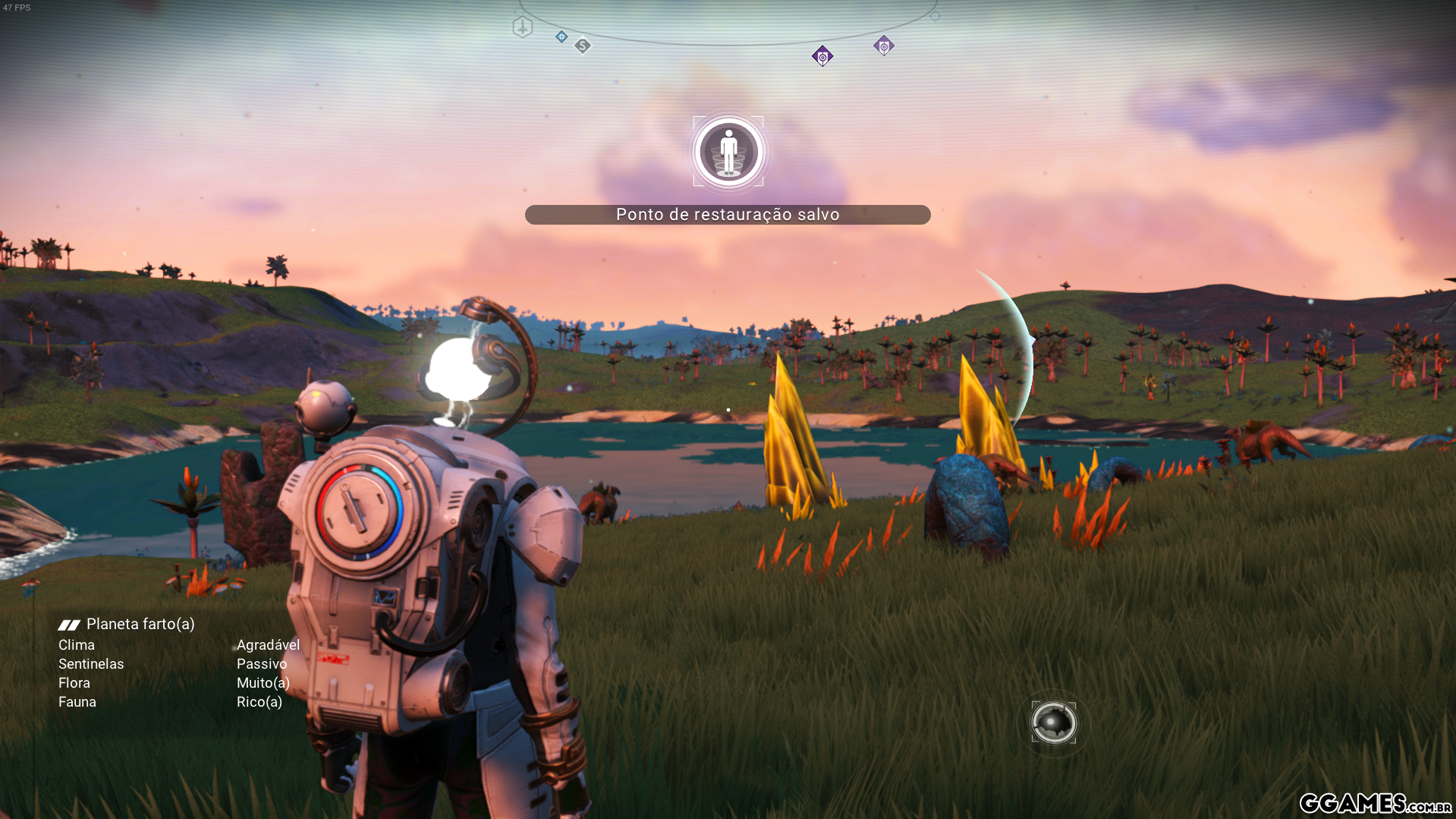Viewport: 1456px width, 819px height.
Task: Select the hexagonal starship icon on the compass
Action: [x=522, y=27]
